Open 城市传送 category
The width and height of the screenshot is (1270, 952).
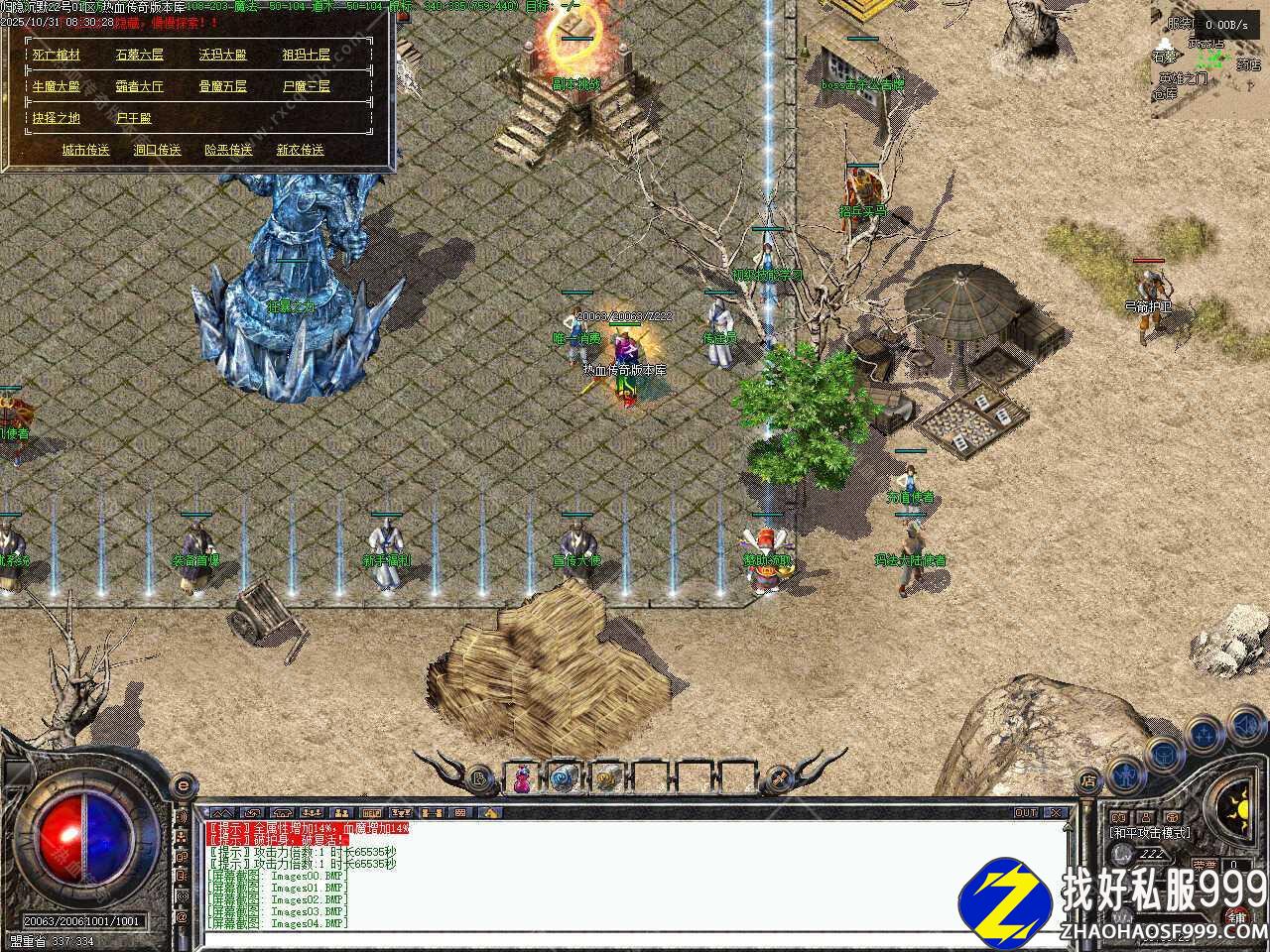[85, 150]
